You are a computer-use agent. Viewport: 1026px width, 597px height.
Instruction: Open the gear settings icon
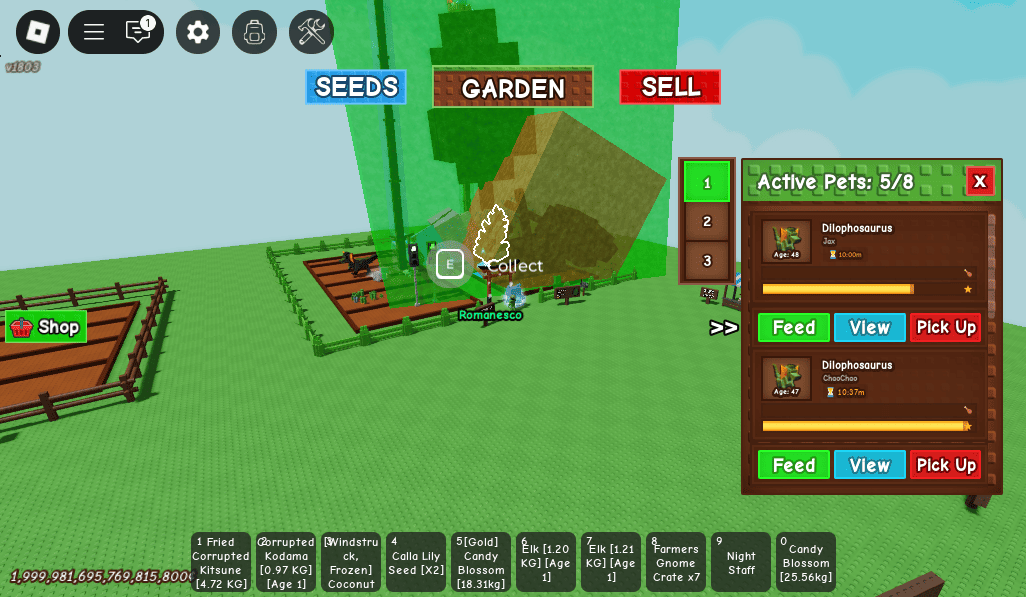[x=198, y=32]
